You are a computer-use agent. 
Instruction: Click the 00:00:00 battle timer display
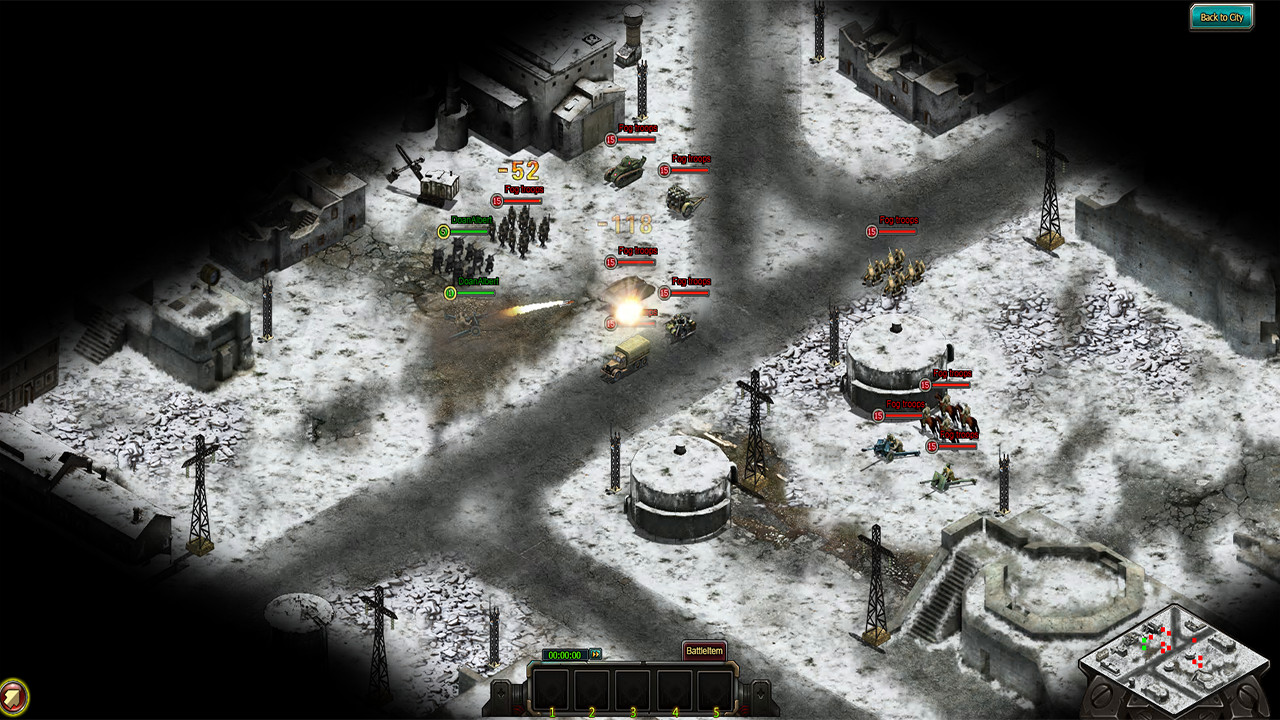pos(566,654)
